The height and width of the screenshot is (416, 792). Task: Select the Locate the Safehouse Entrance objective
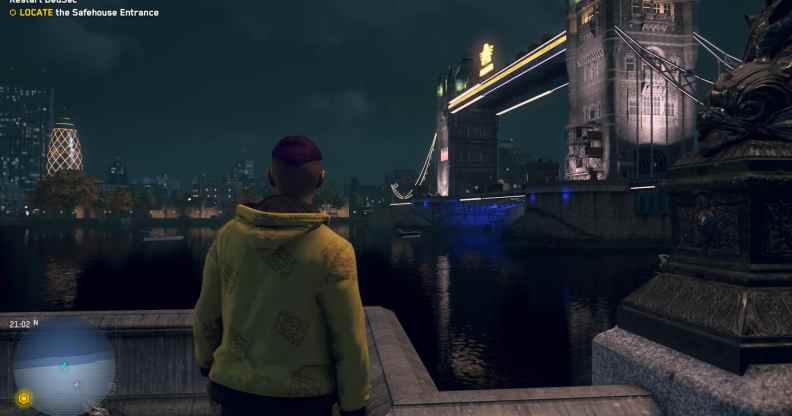(85, 13)
